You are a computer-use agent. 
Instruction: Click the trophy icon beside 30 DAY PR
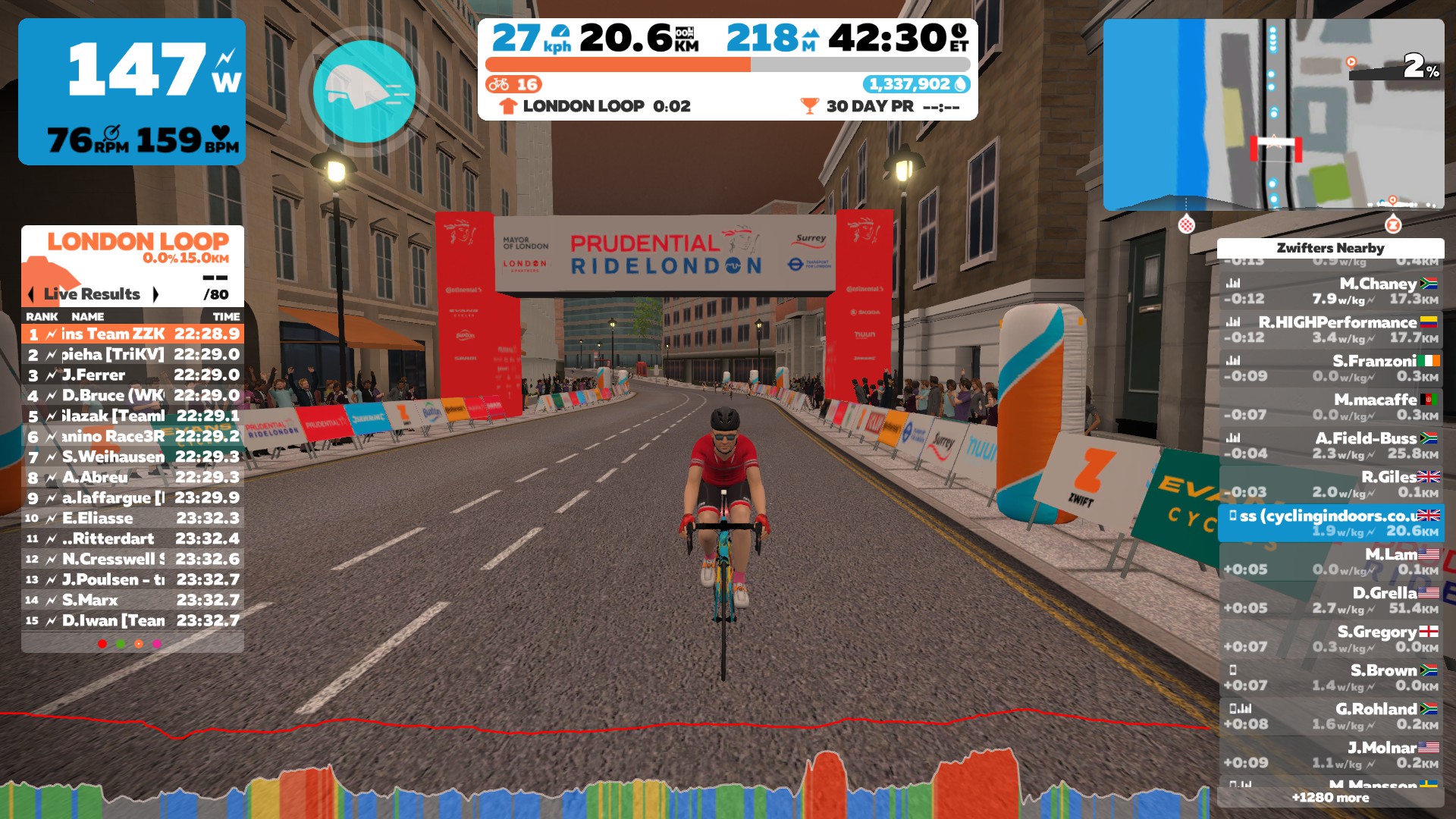(811, 107)
